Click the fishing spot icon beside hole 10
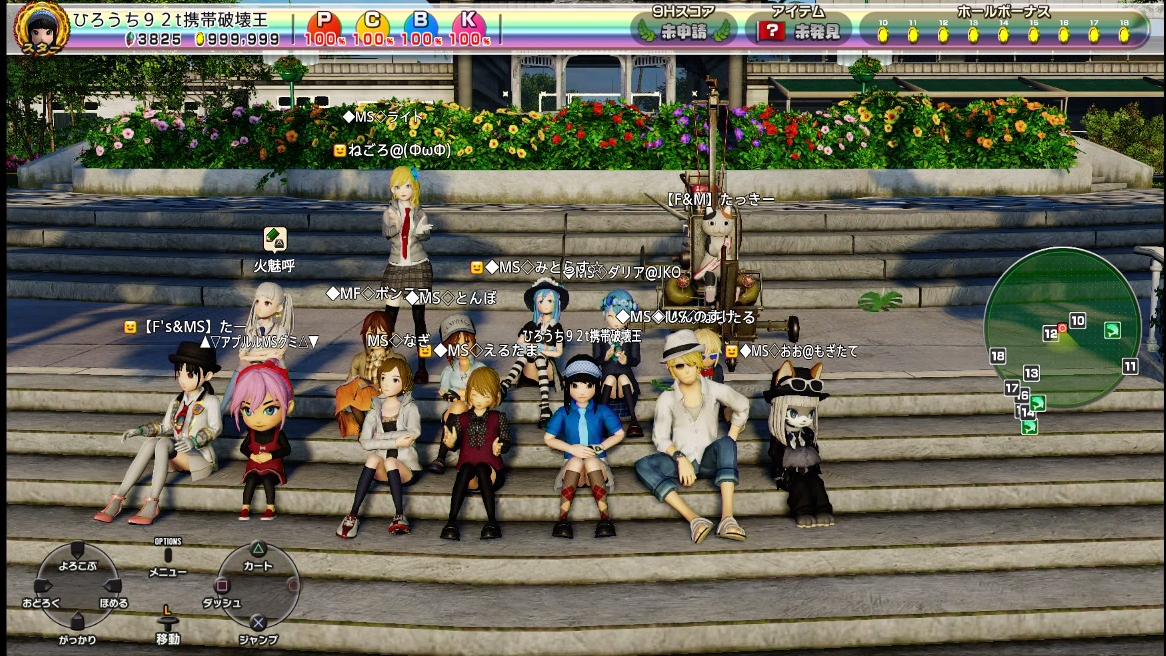Screen dimensions: 1166x656 (1111, 330)
